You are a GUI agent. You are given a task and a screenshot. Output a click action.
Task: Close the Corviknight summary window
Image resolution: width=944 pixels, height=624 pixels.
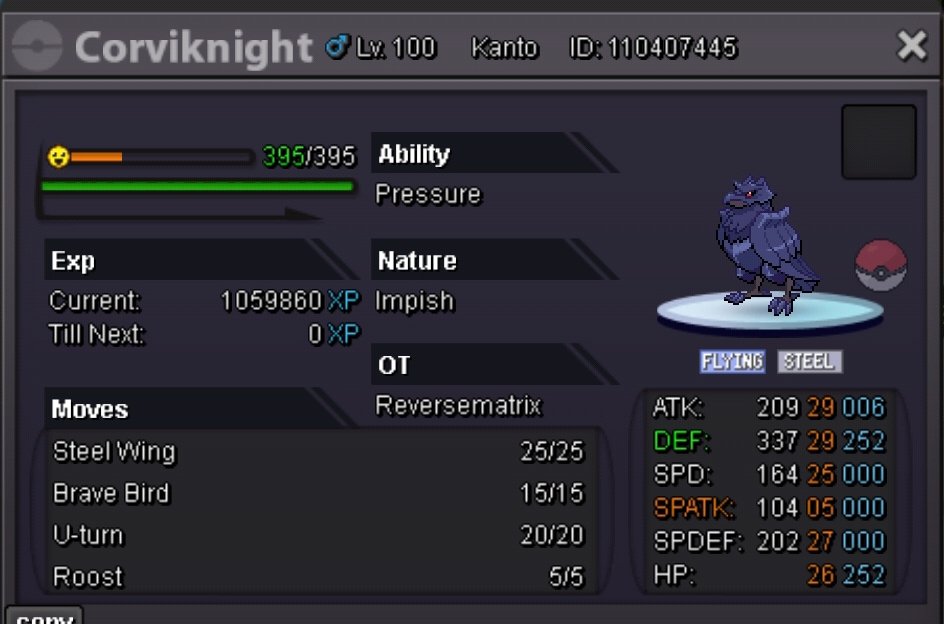tap(911, 46)
